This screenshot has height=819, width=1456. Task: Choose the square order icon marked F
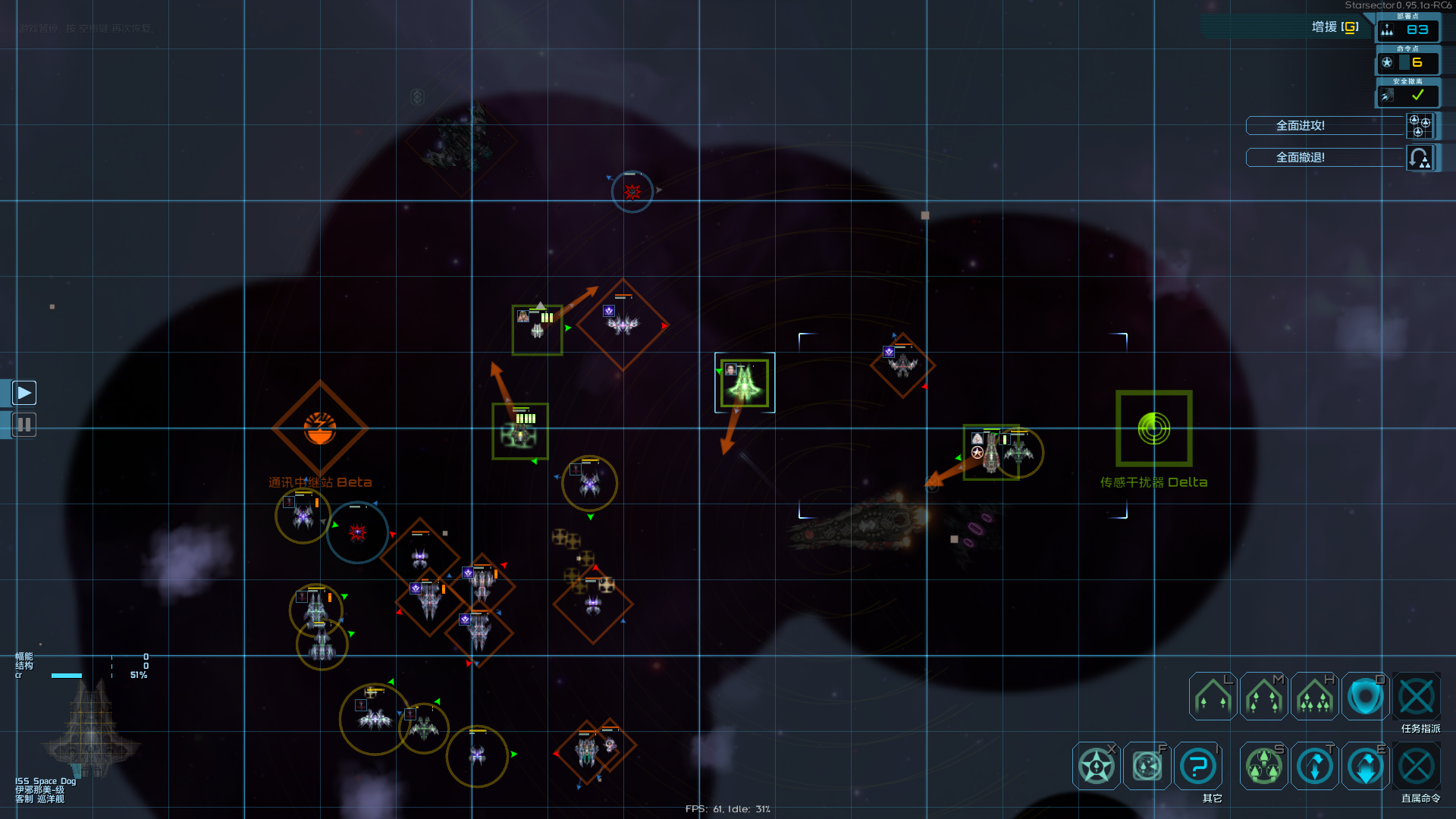(x=1147, y=766)
